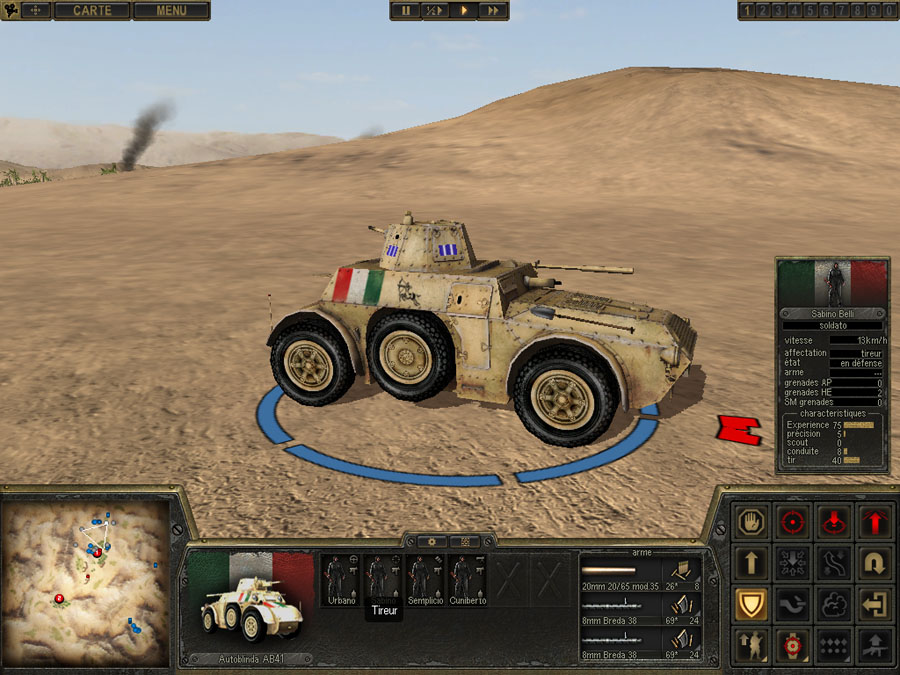Click the exit vehicle arrow command
Screen dimensions: 900x675
(875, 604)
